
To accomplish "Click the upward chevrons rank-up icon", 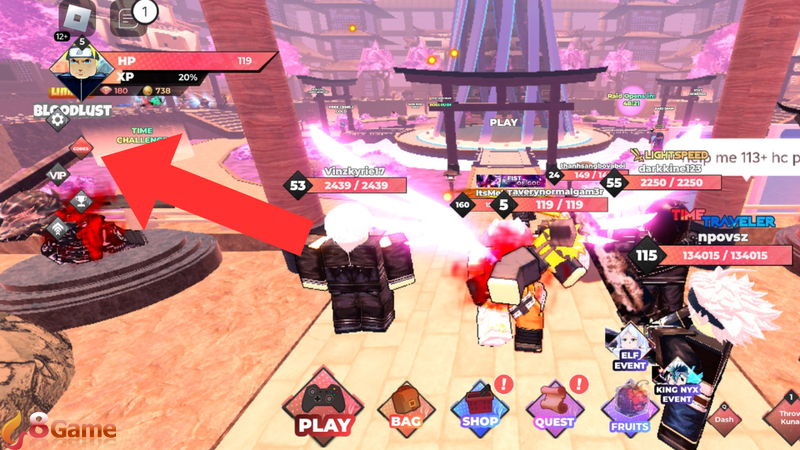I will (58, 228).
